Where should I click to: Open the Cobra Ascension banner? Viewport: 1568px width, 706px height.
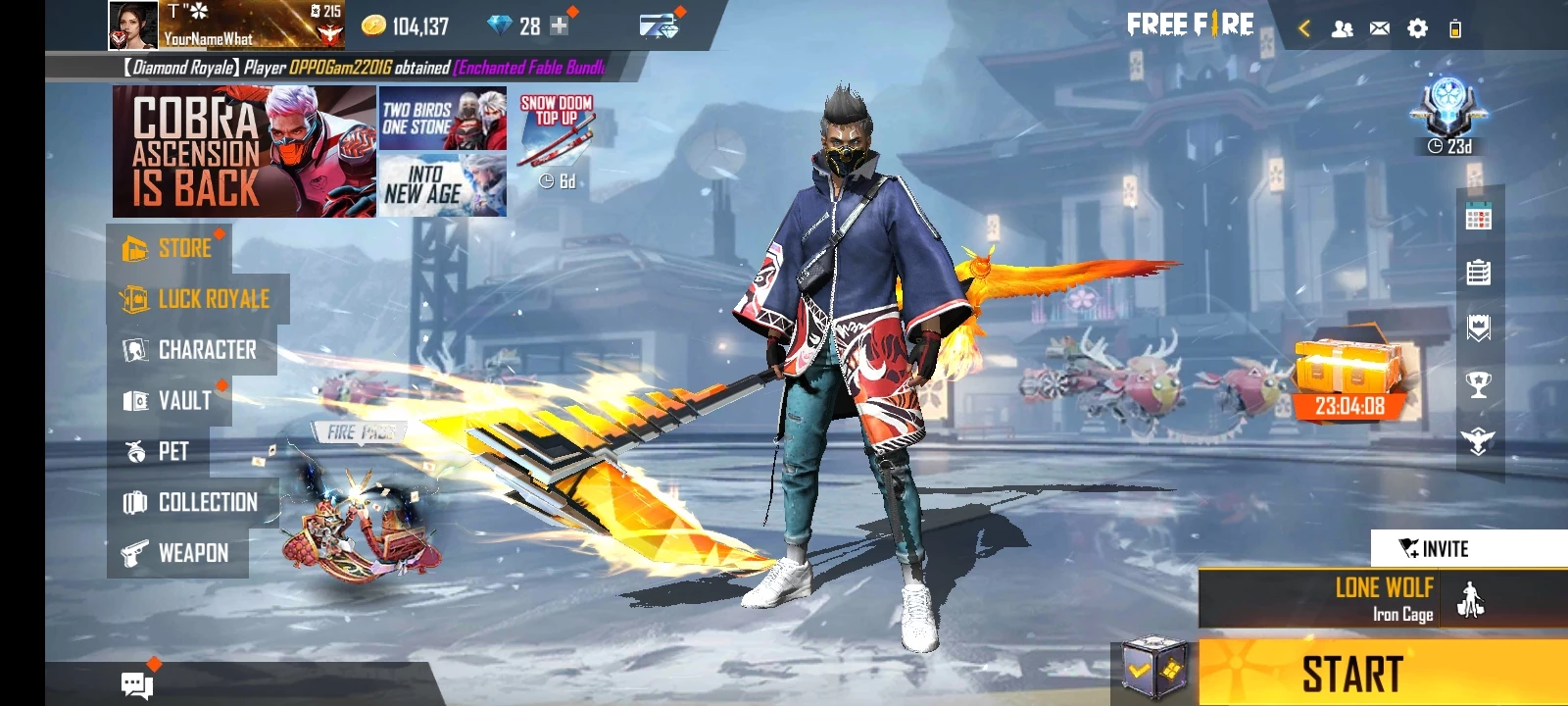[244, 151]
